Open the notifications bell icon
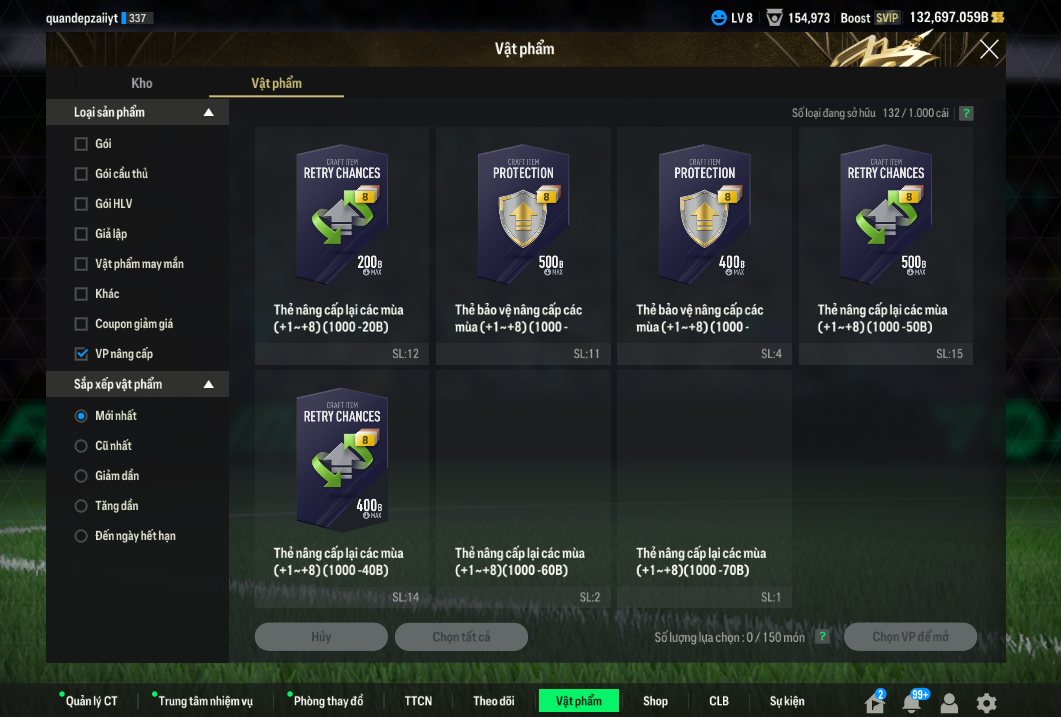The width and height of the screenshot is (1061, 717). (x=911, y=702)
